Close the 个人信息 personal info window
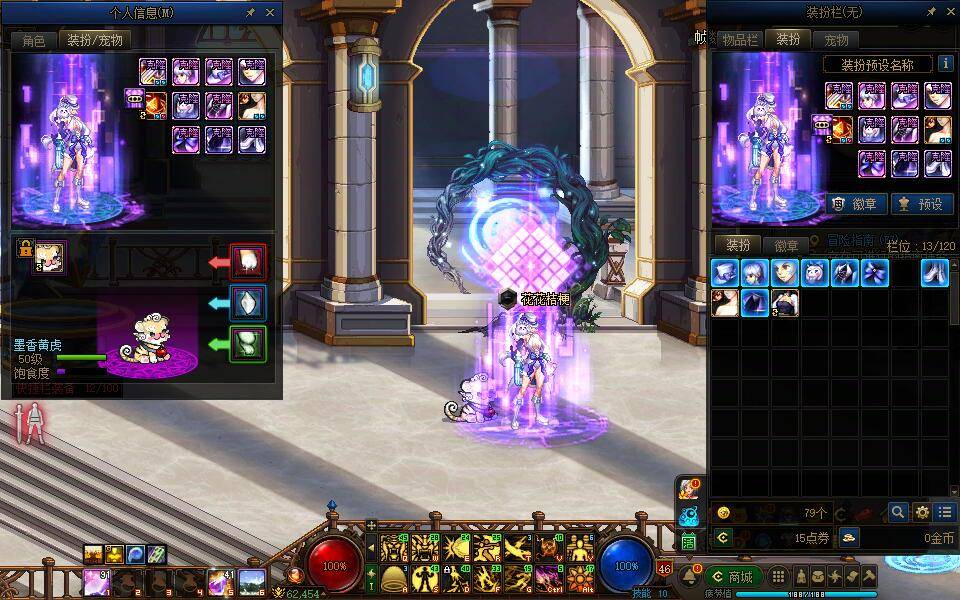 [x=270, y=13]
